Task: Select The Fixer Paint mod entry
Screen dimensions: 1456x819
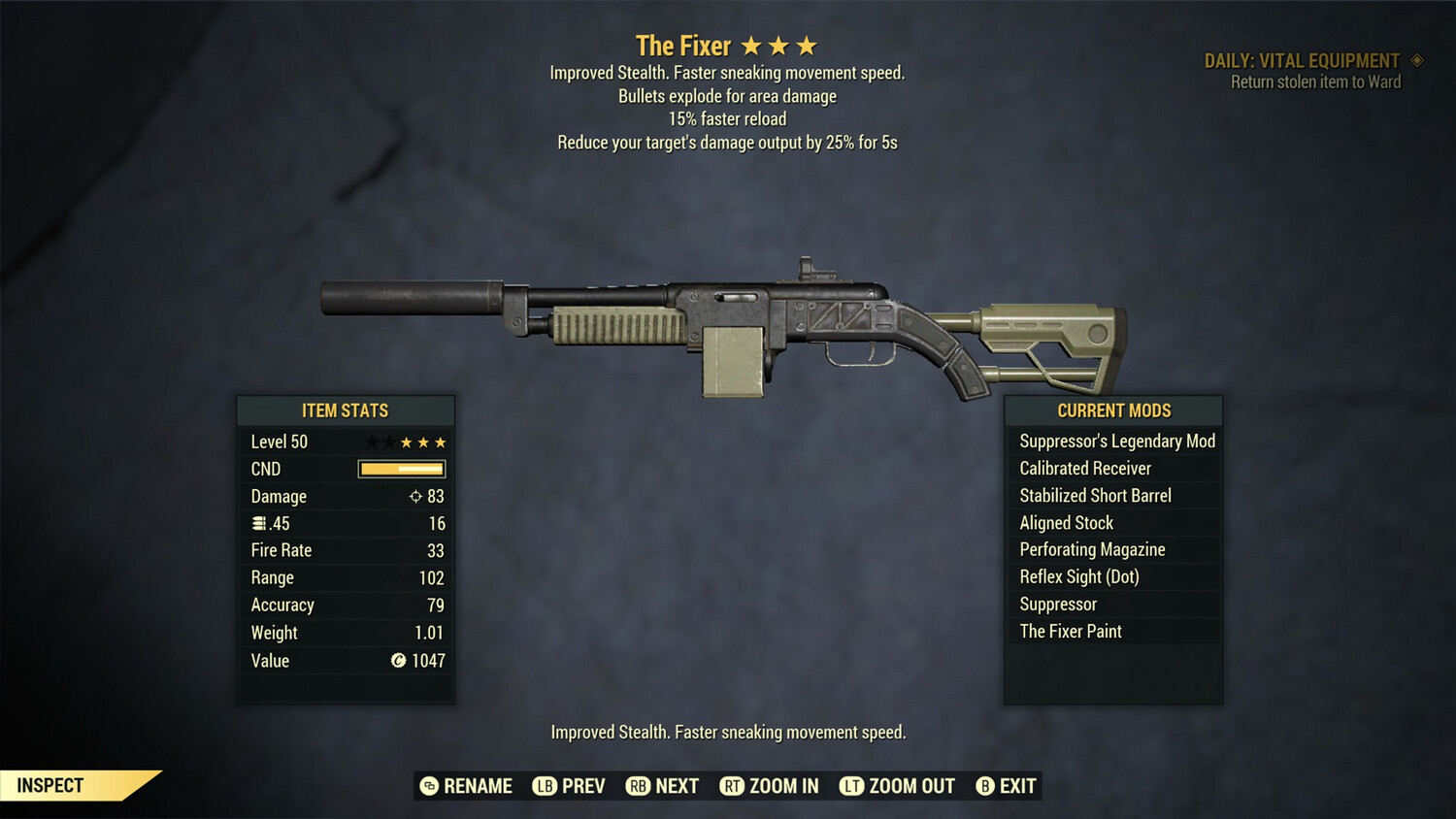Action: point(1071,631)
